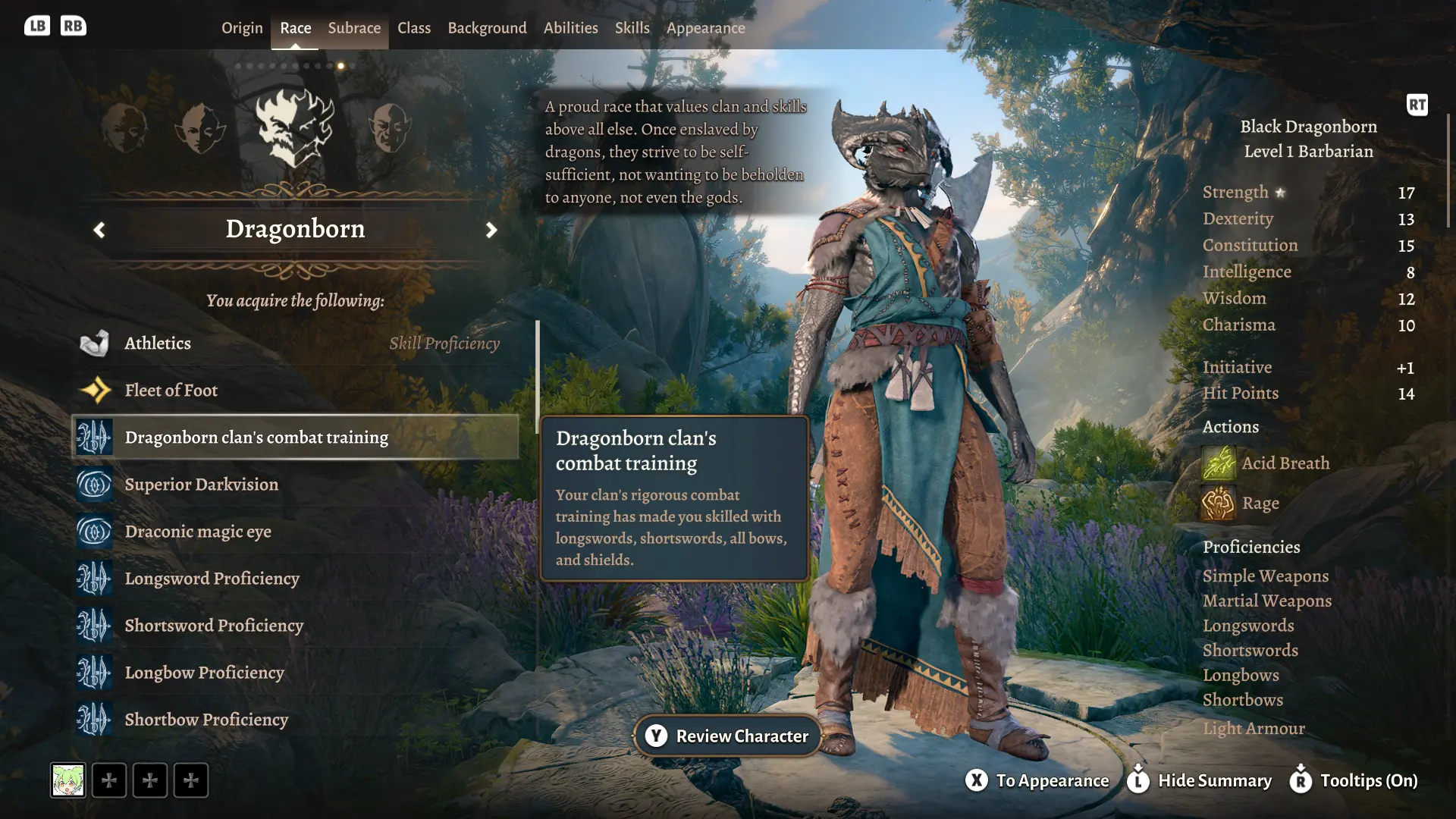Select the Background tab
Screen dimensions: 1456x819
(487, 28)
